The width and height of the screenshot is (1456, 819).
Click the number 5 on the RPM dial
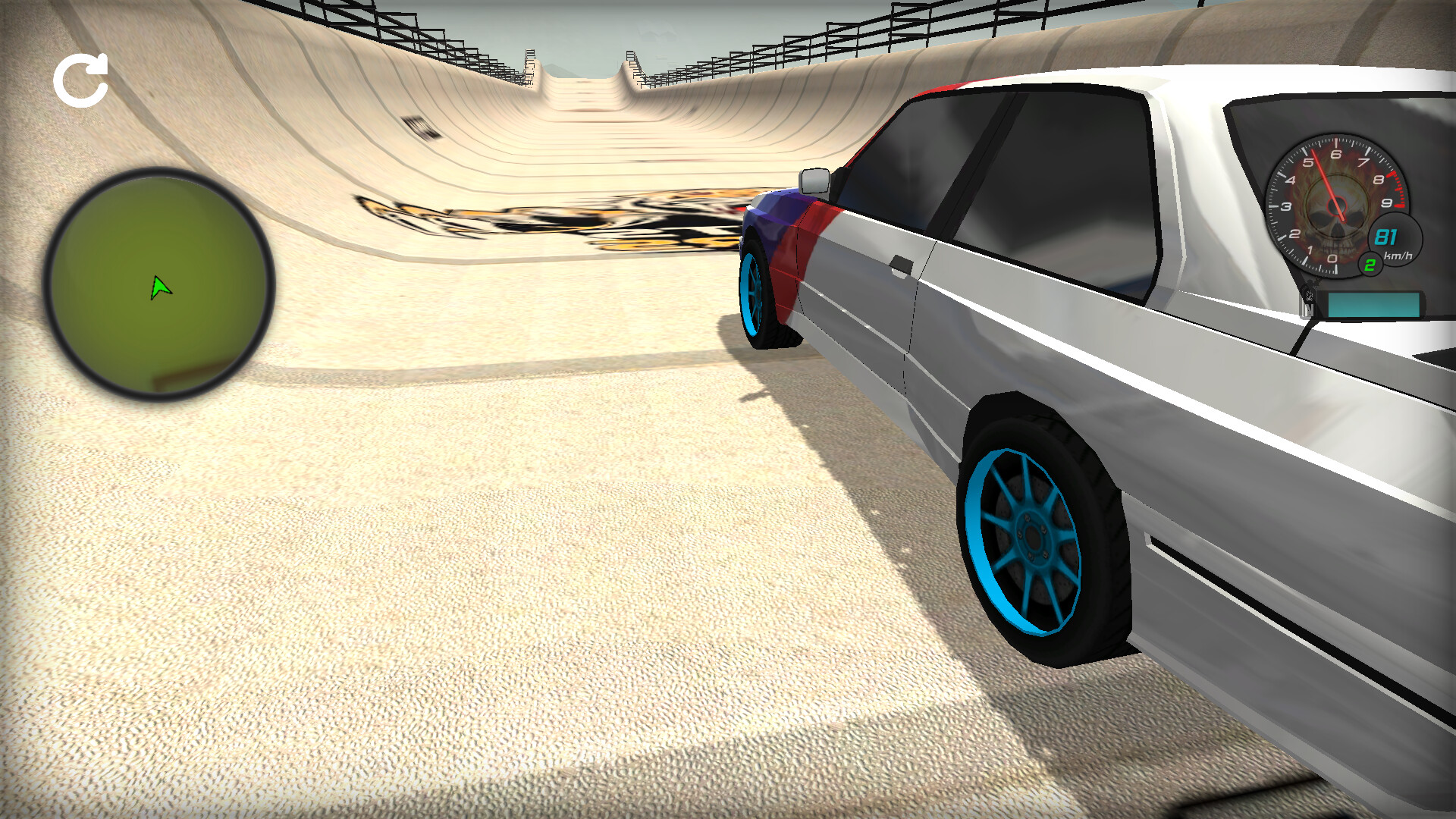coord(1308,161)
